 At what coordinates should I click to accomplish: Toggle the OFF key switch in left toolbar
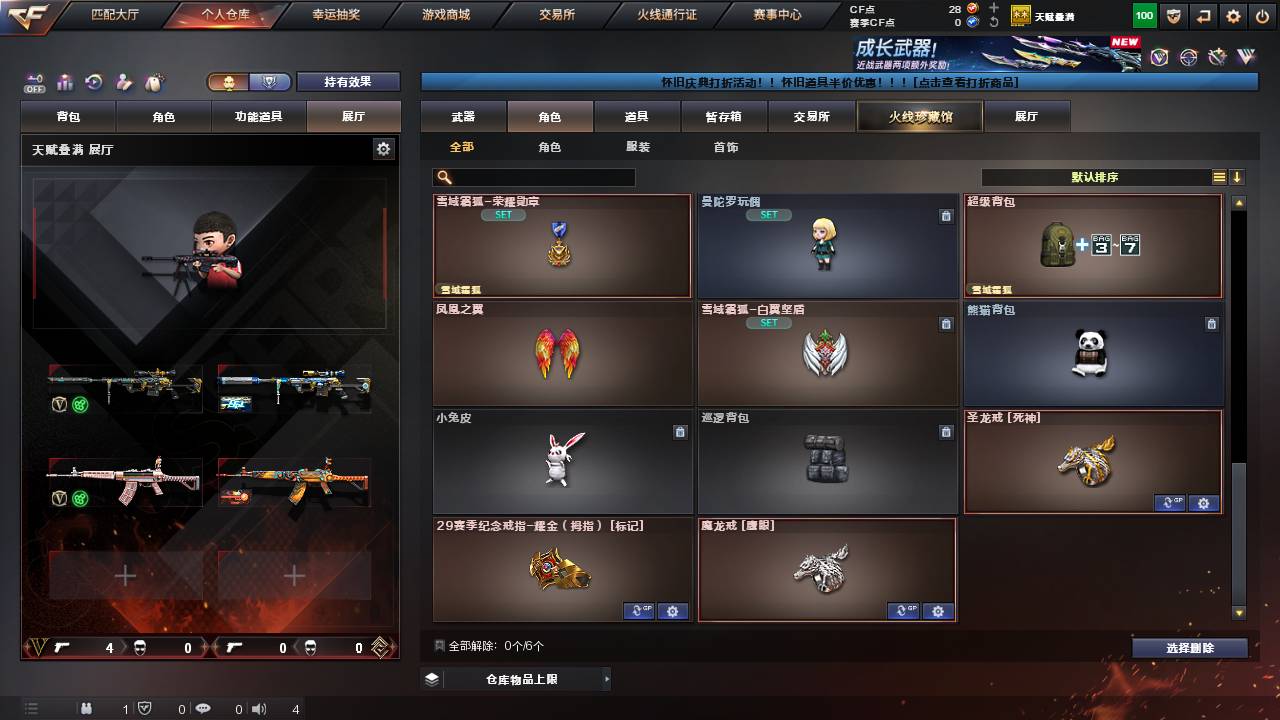pyautogui.click(x=34, y=85)
